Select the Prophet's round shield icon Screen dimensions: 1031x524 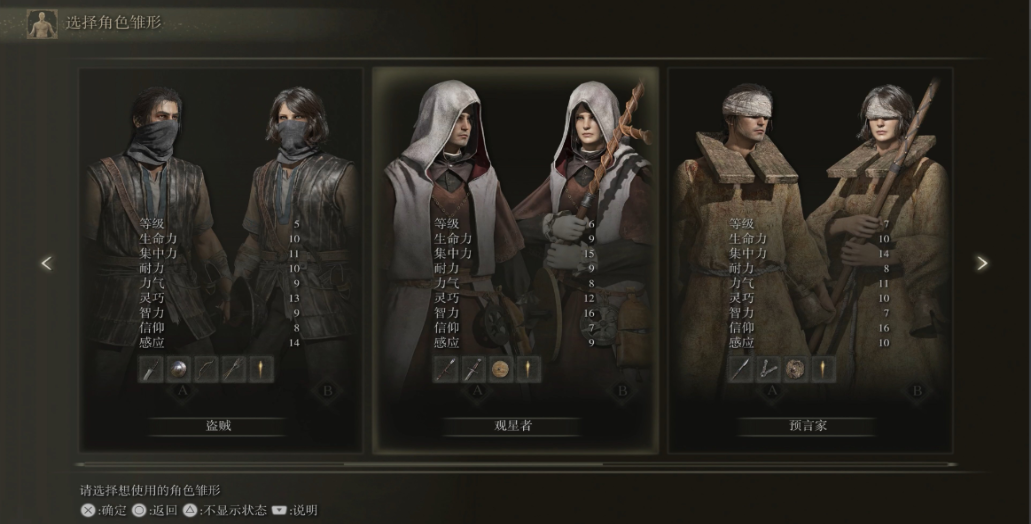(795, 369)
